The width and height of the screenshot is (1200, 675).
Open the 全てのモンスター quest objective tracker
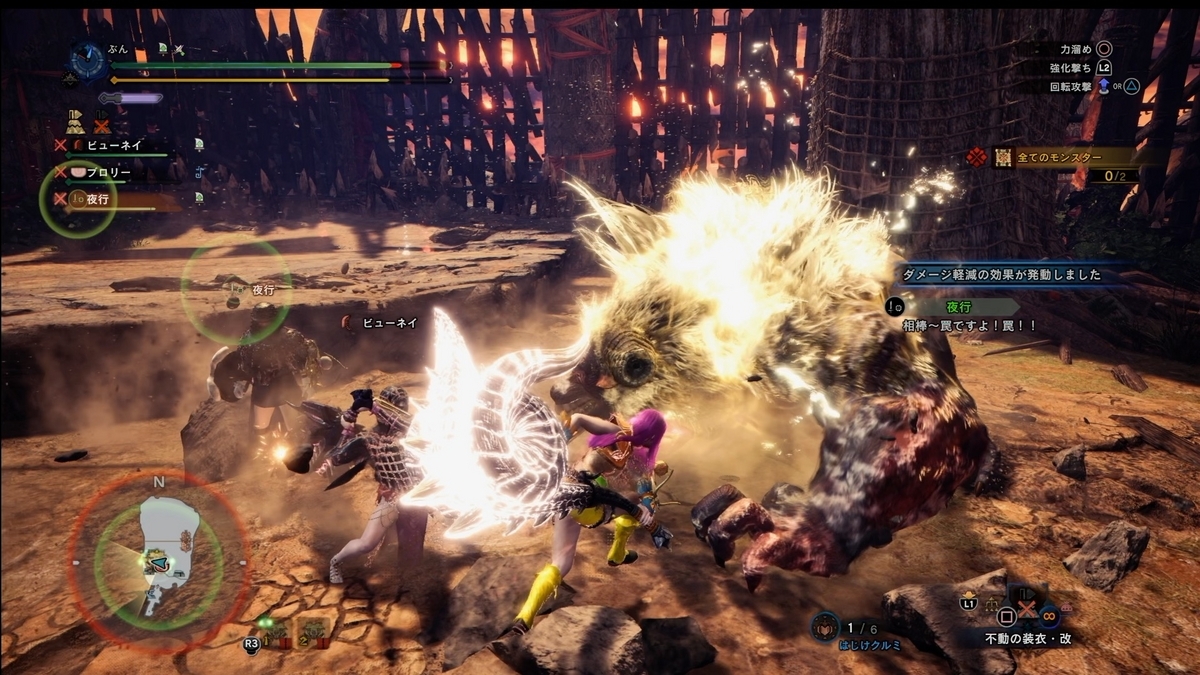click(x=1062, y=158)
